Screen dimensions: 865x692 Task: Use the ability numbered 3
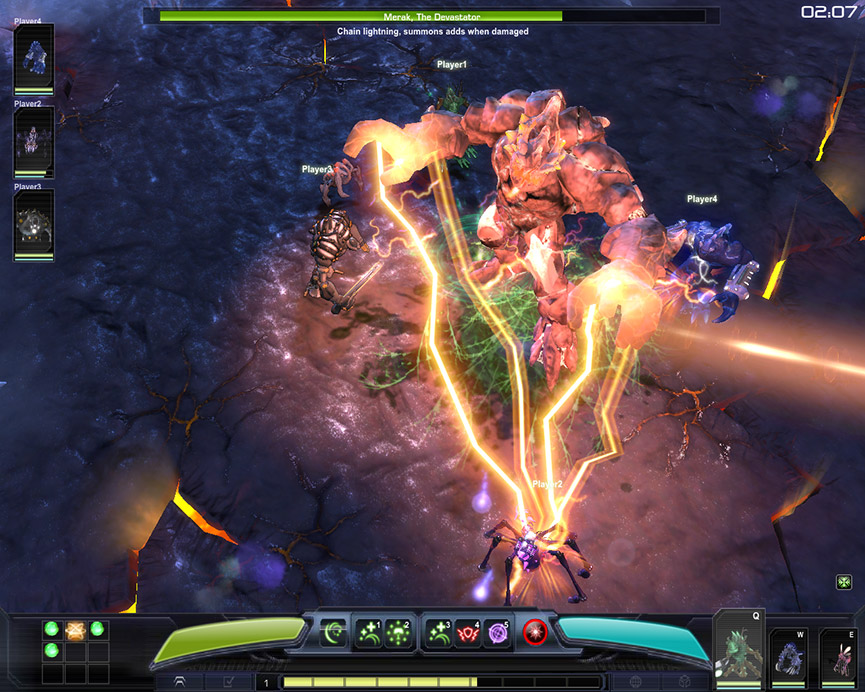[x=437, y=632]
